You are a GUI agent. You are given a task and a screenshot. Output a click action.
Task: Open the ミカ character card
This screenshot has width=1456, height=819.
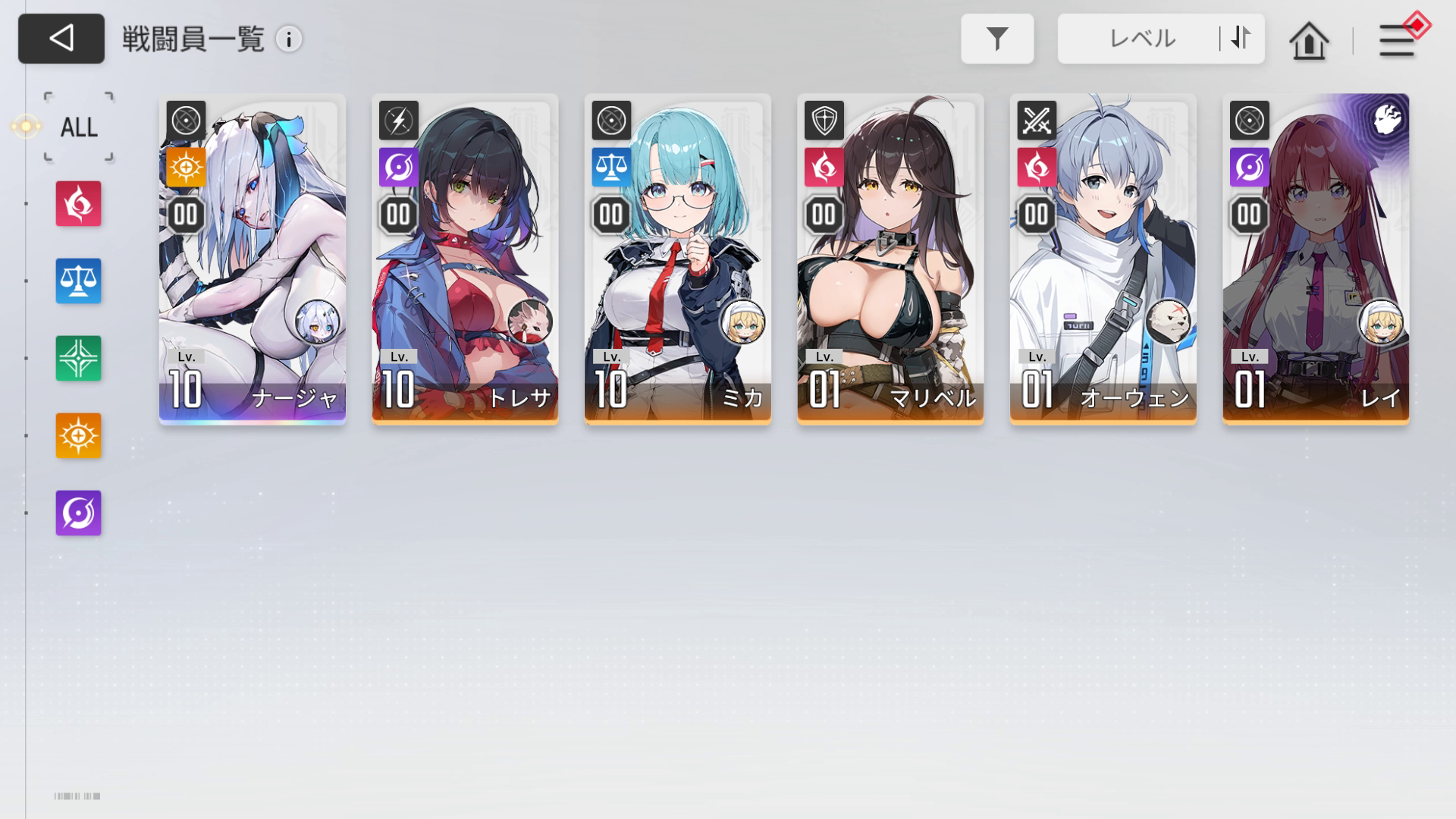pos(677,258)
